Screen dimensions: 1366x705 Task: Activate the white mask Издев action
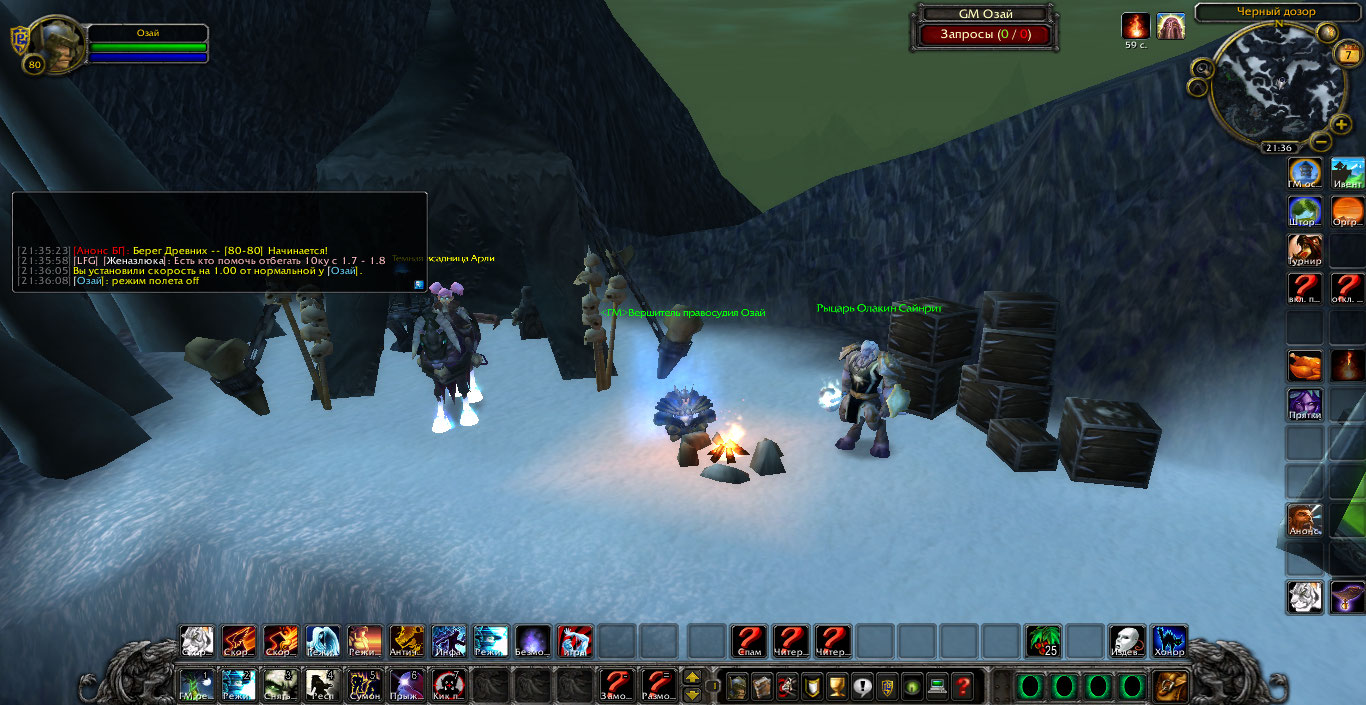click(x=1126, y=641)
